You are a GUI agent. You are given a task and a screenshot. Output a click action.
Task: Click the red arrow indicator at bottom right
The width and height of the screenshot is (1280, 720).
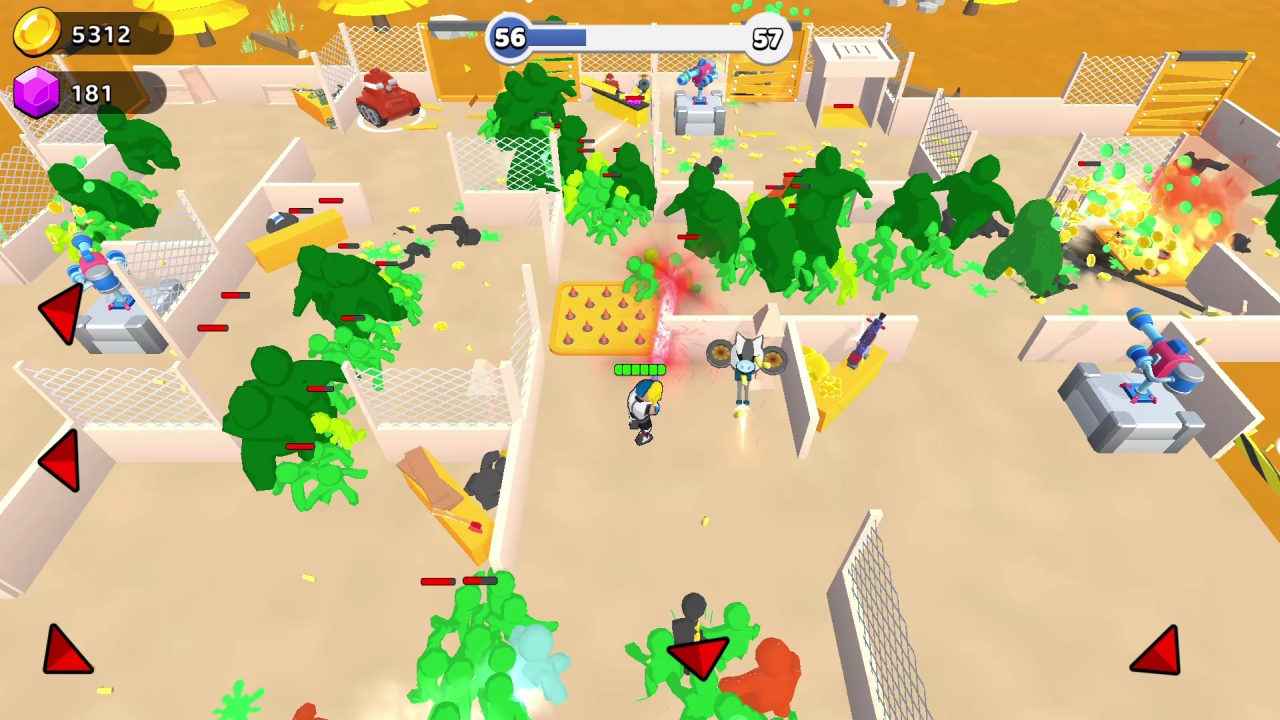click(1157, 650)
